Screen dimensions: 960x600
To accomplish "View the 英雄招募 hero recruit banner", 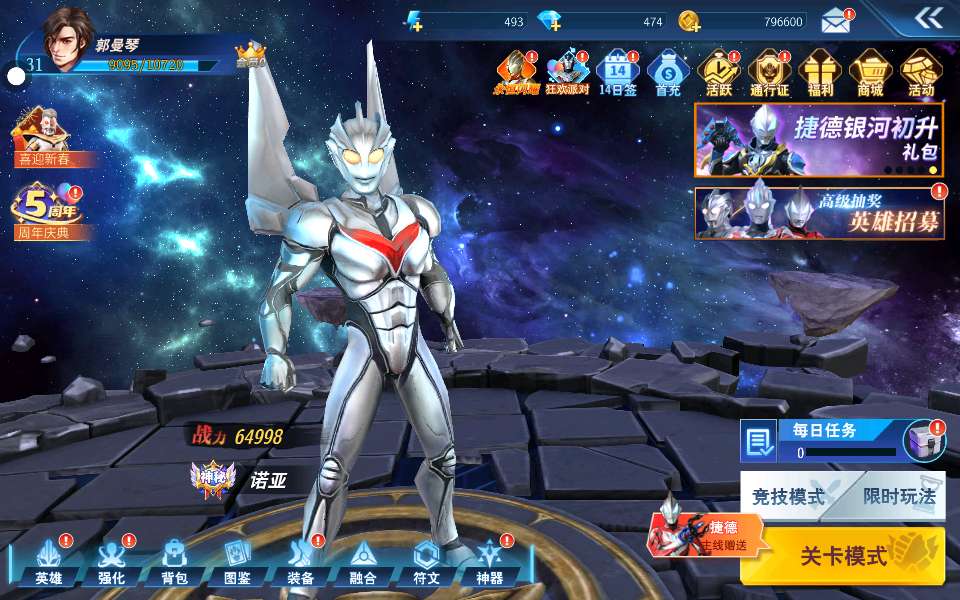I will pos(820,213).
